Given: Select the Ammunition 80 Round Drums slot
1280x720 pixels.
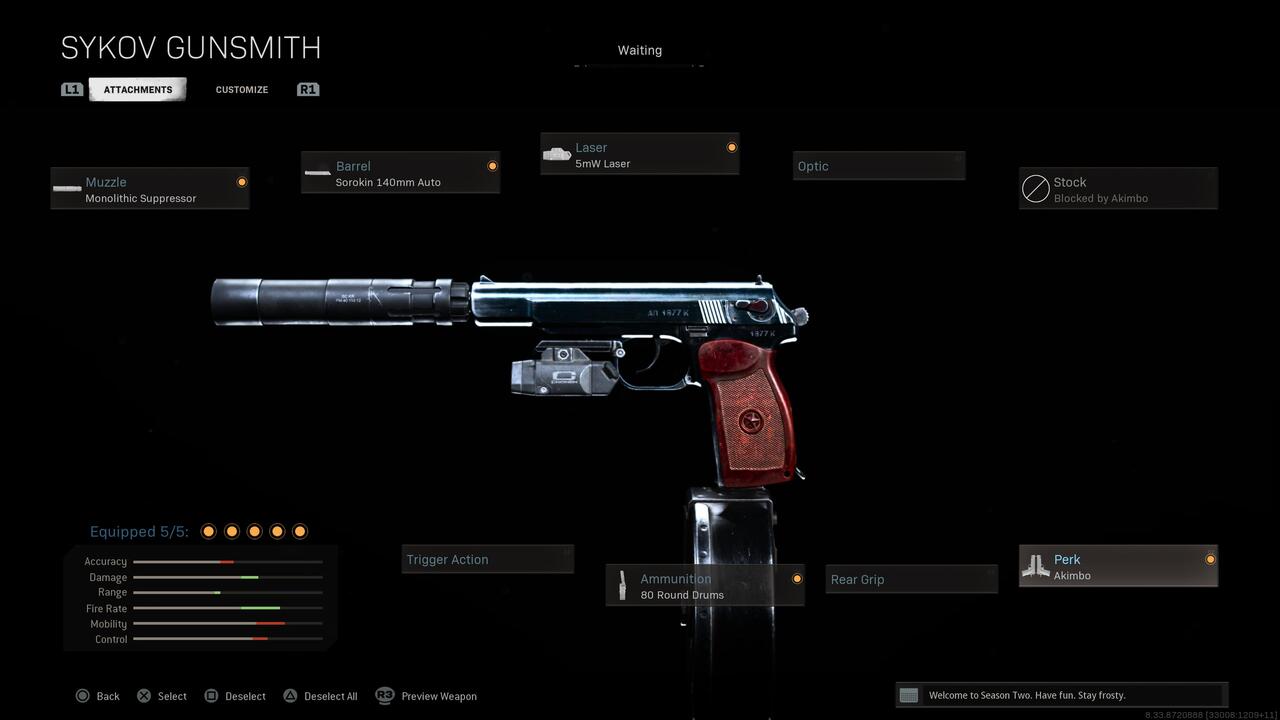Looking at the screenshot, I should point(705,586).
